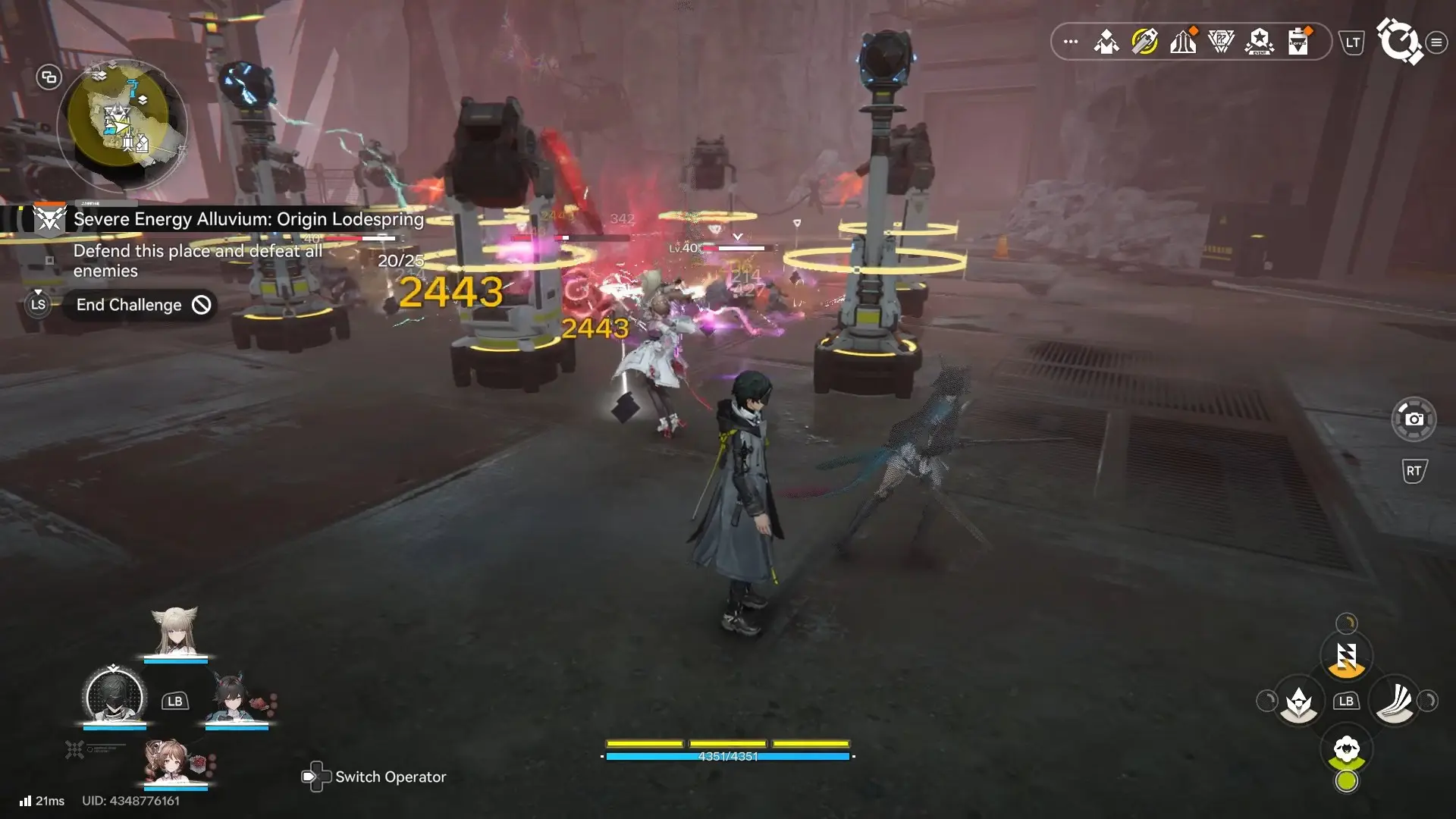Open the hamburger menu in the top-right corner
The image size is (1456, 819).
[1436, 43]
